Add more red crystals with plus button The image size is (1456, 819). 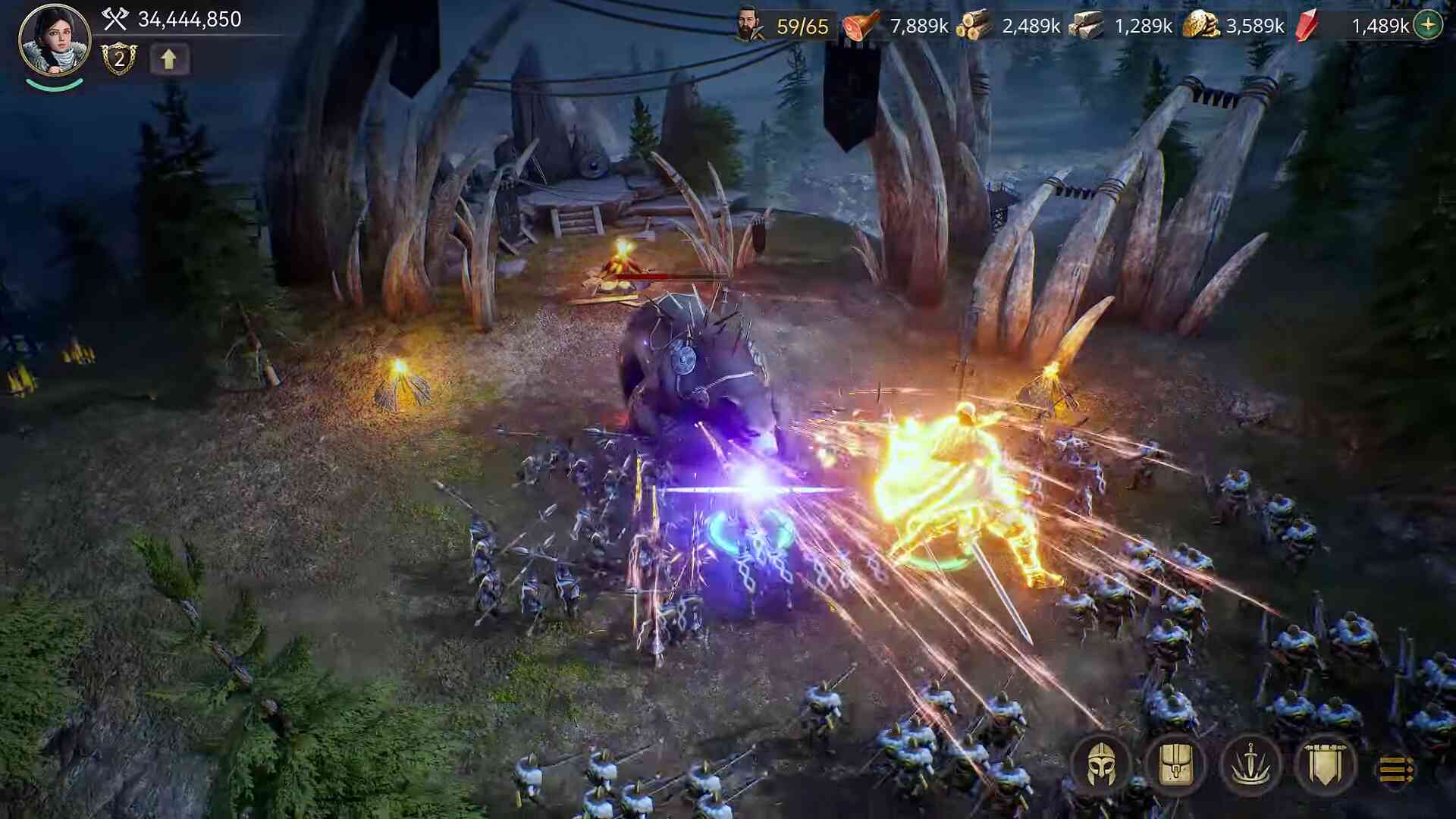(1428, 25)
